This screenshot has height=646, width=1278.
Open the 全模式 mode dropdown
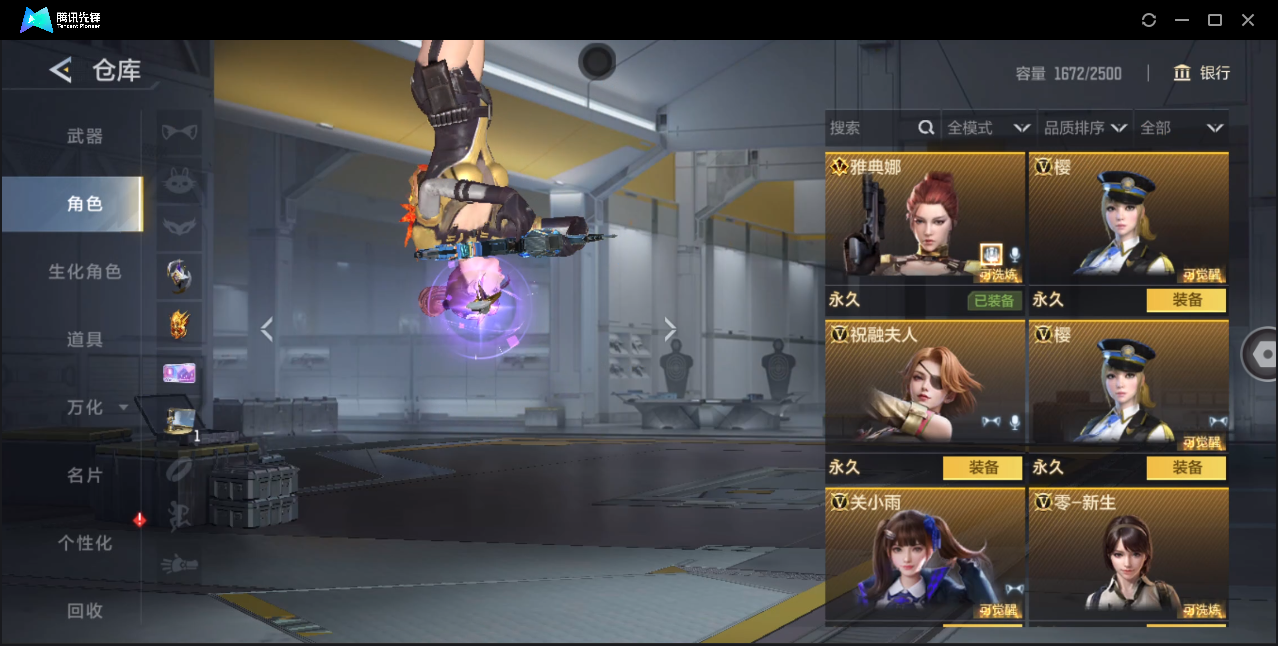coord(988,128)
